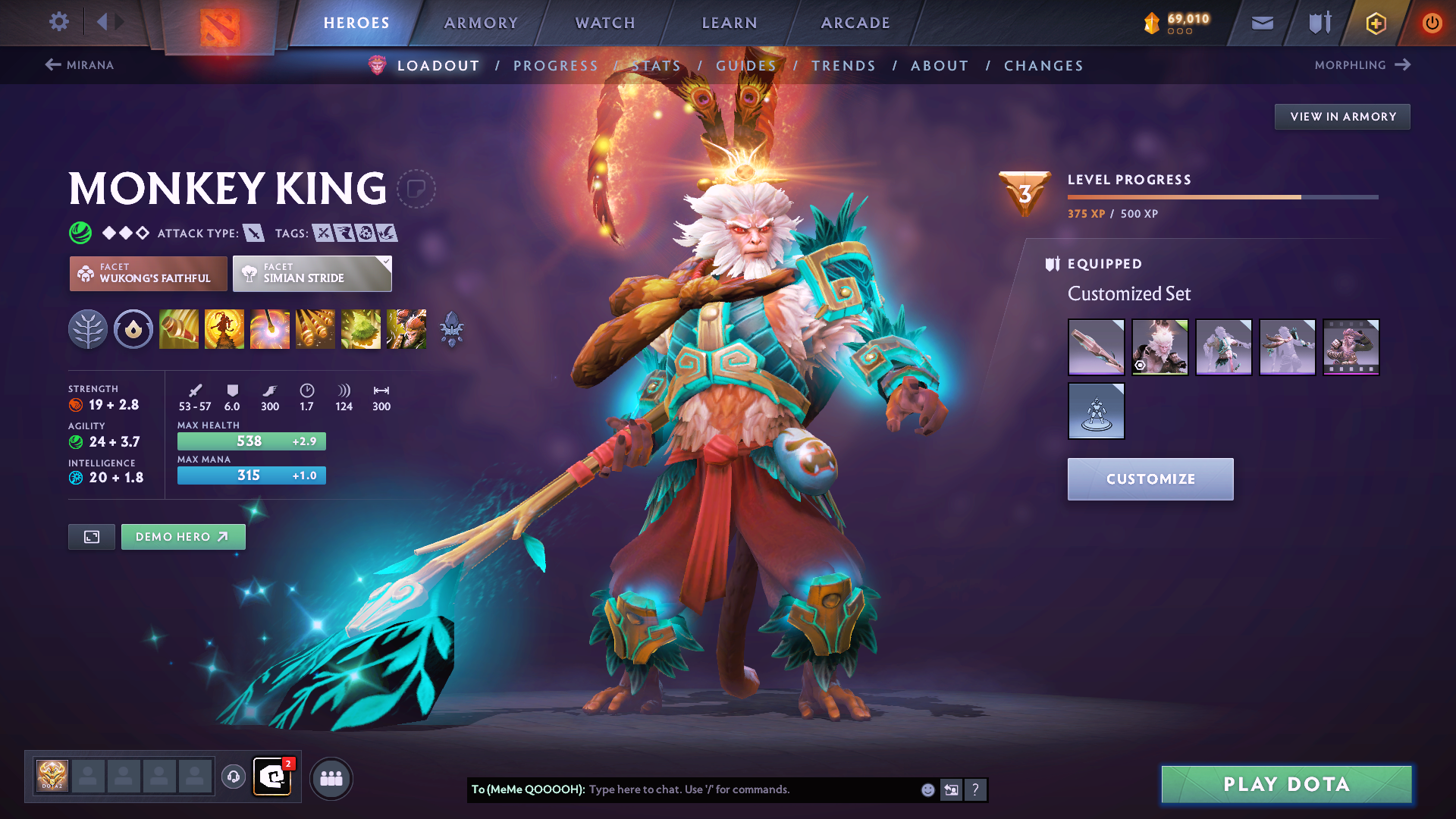
Task: Open the Wukong's Command ultimate ability
Action: coord(407,329)
